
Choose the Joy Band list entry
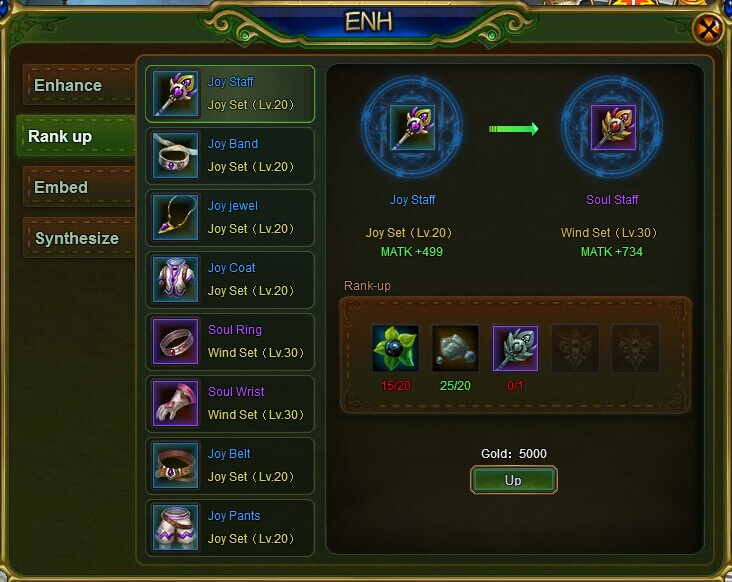pyautogui.click(x=230, y=156)
